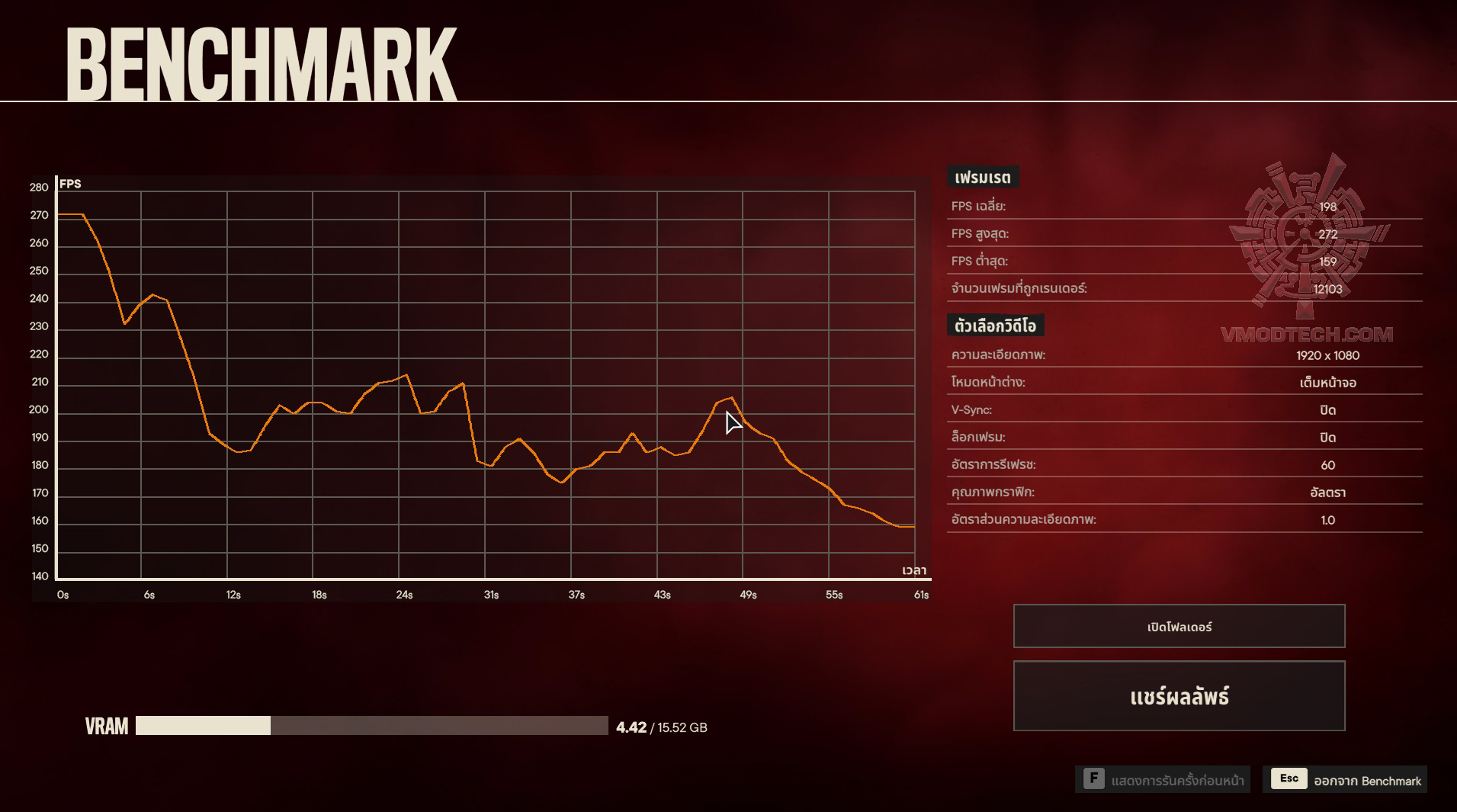The height and width of the screenshot is (812, 1457).
Task: Exit via the ออกจาก Benchmark button
Action: (1345, 779)
